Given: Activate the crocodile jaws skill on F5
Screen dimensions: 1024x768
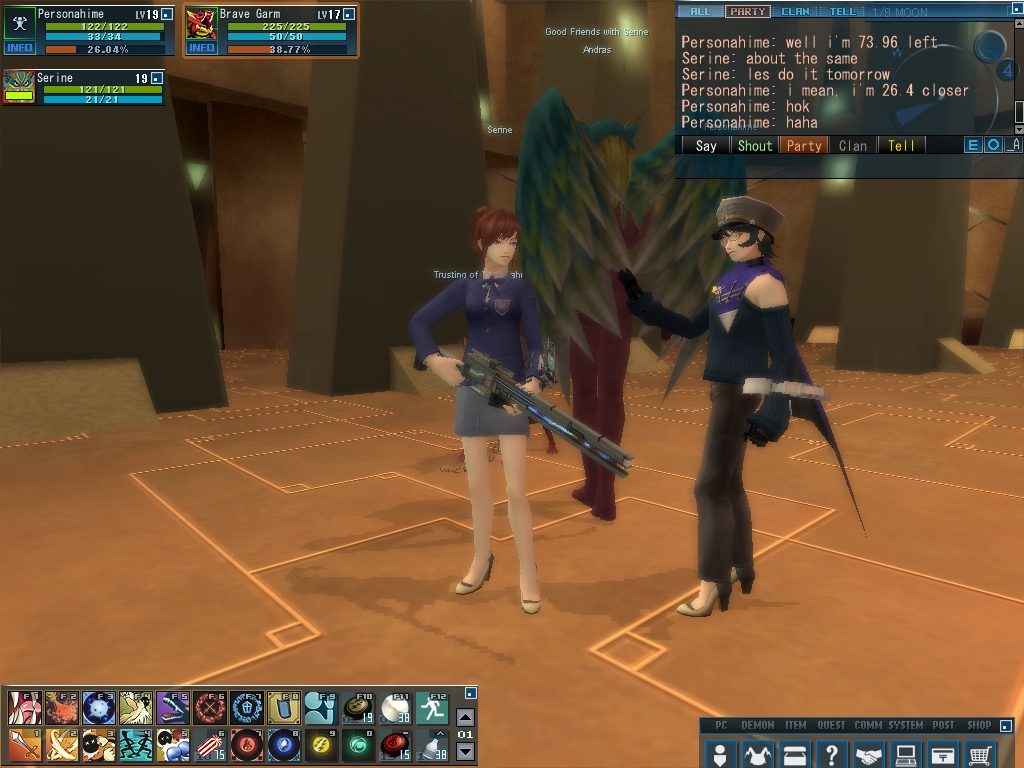Looking at the screenshot, I should point(172,707).
